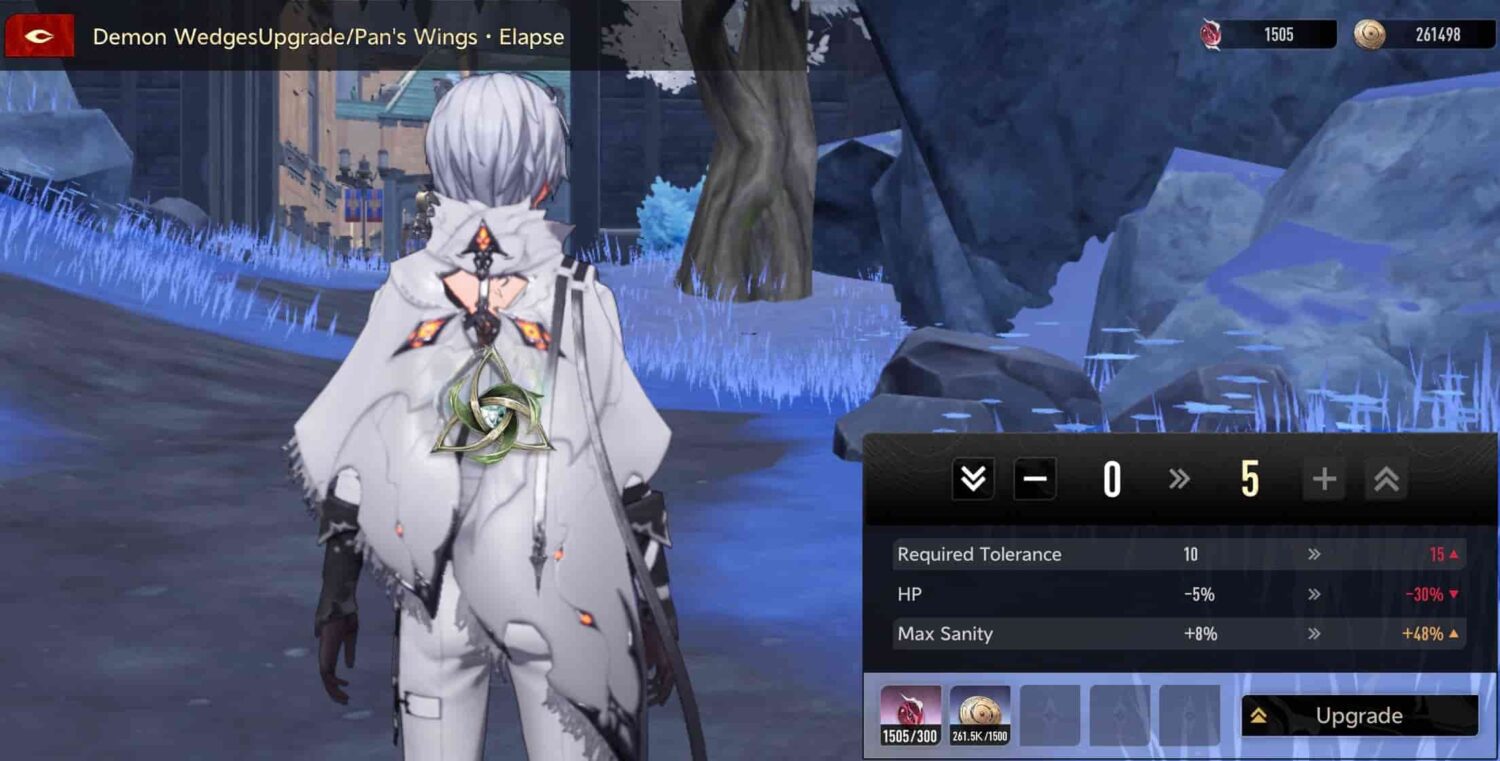
Task: Click the red demon emblem icon top-left
Action: click(x=38, y=36)
